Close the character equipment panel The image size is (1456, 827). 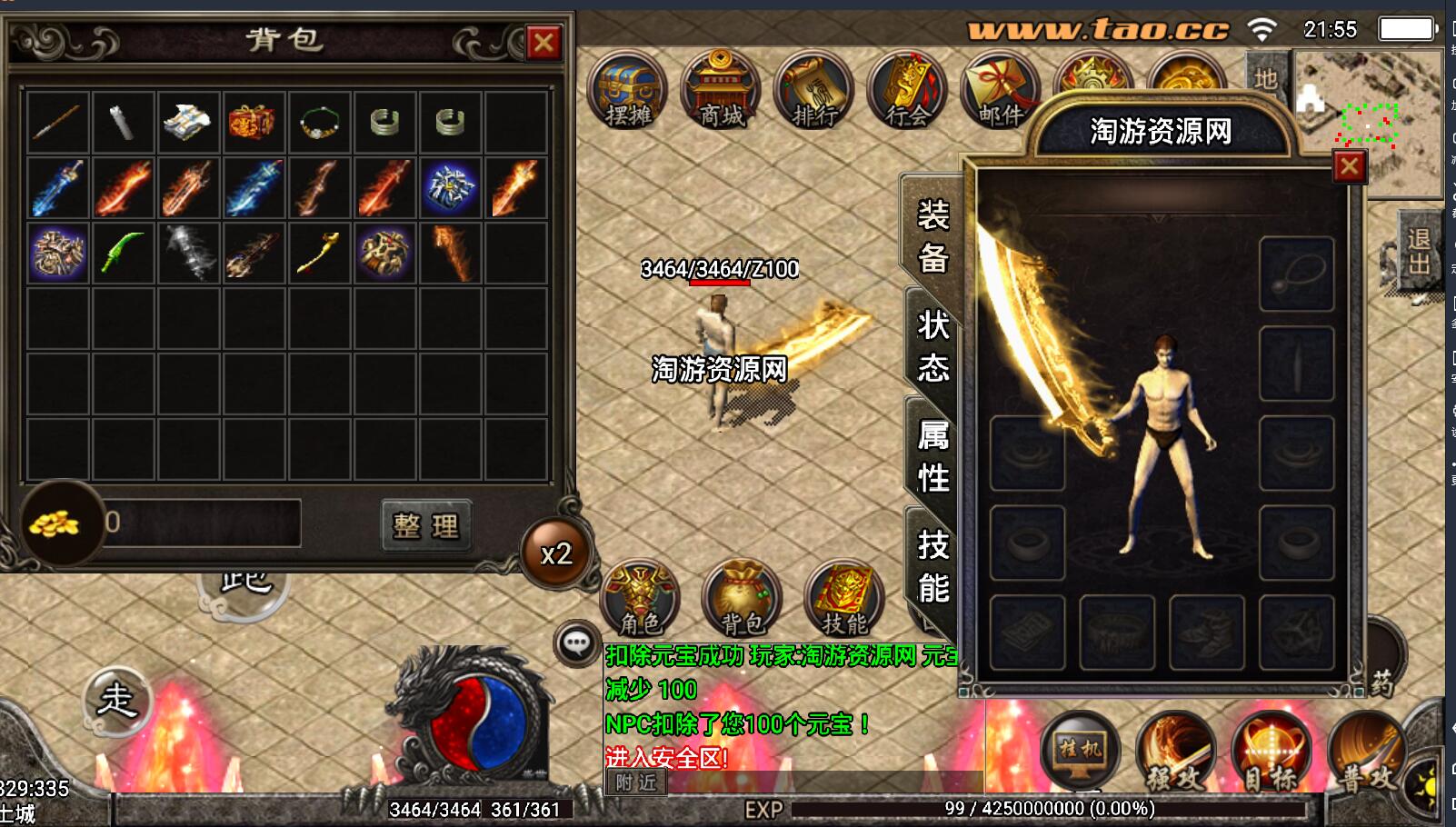coord(1349,166)
